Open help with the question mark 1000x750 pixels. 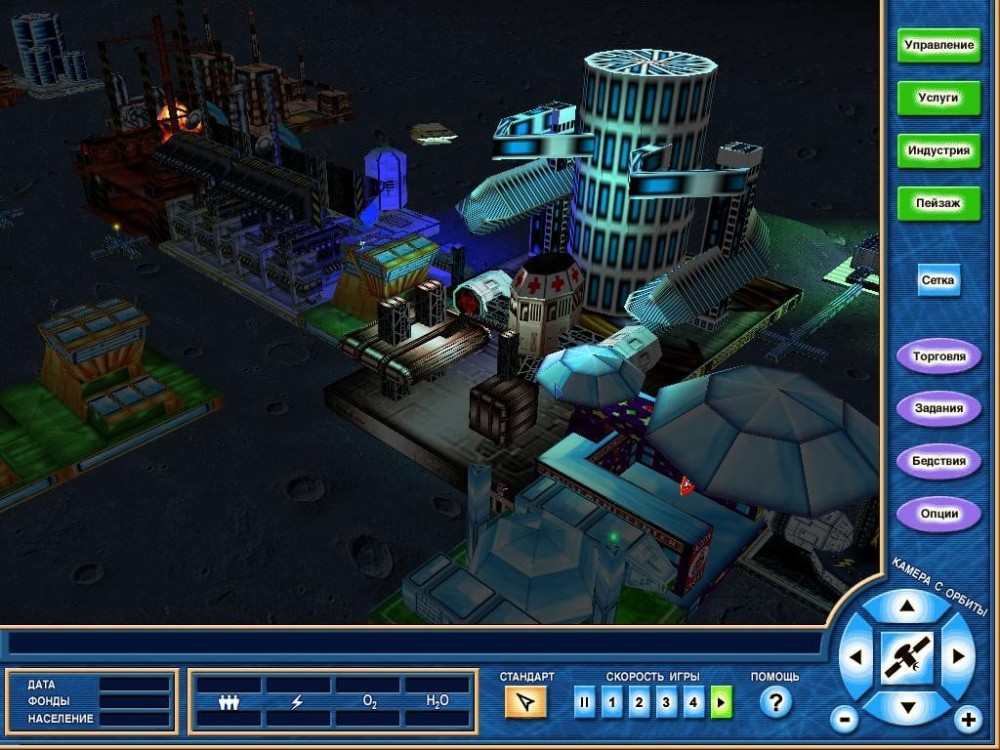coord(775,703)
